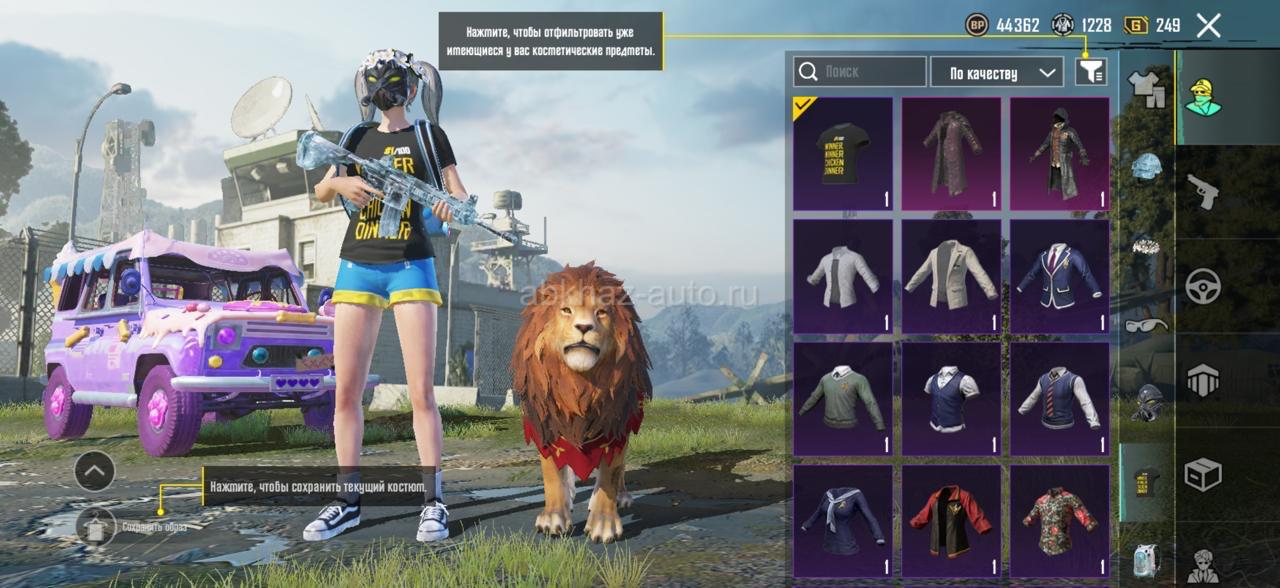
Task: Switch to the pistol weapons category
Action: tap(1202, 190)
